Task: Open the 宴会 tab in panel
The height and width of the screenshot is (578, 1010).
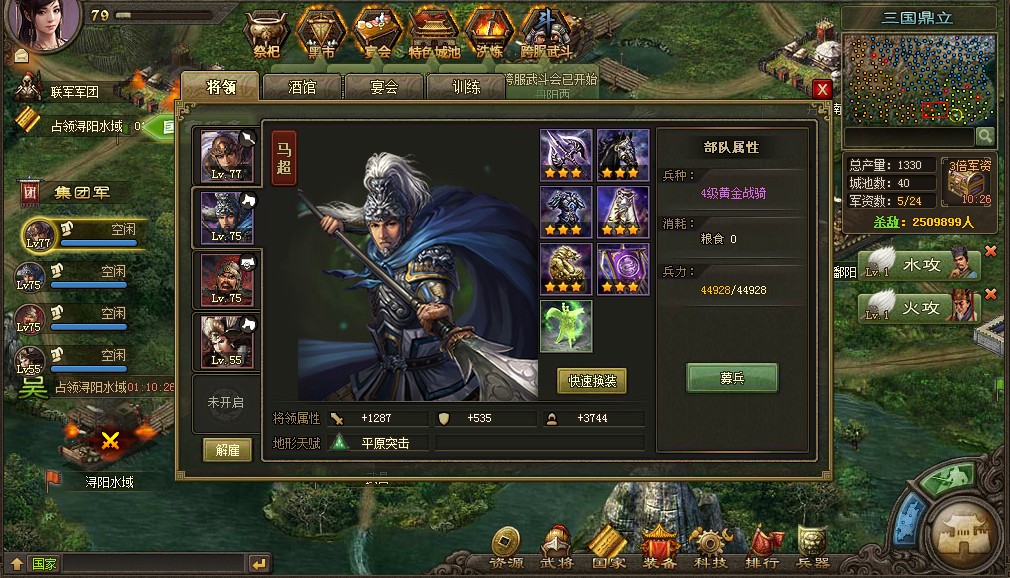Action: click(x=384, y=87)
